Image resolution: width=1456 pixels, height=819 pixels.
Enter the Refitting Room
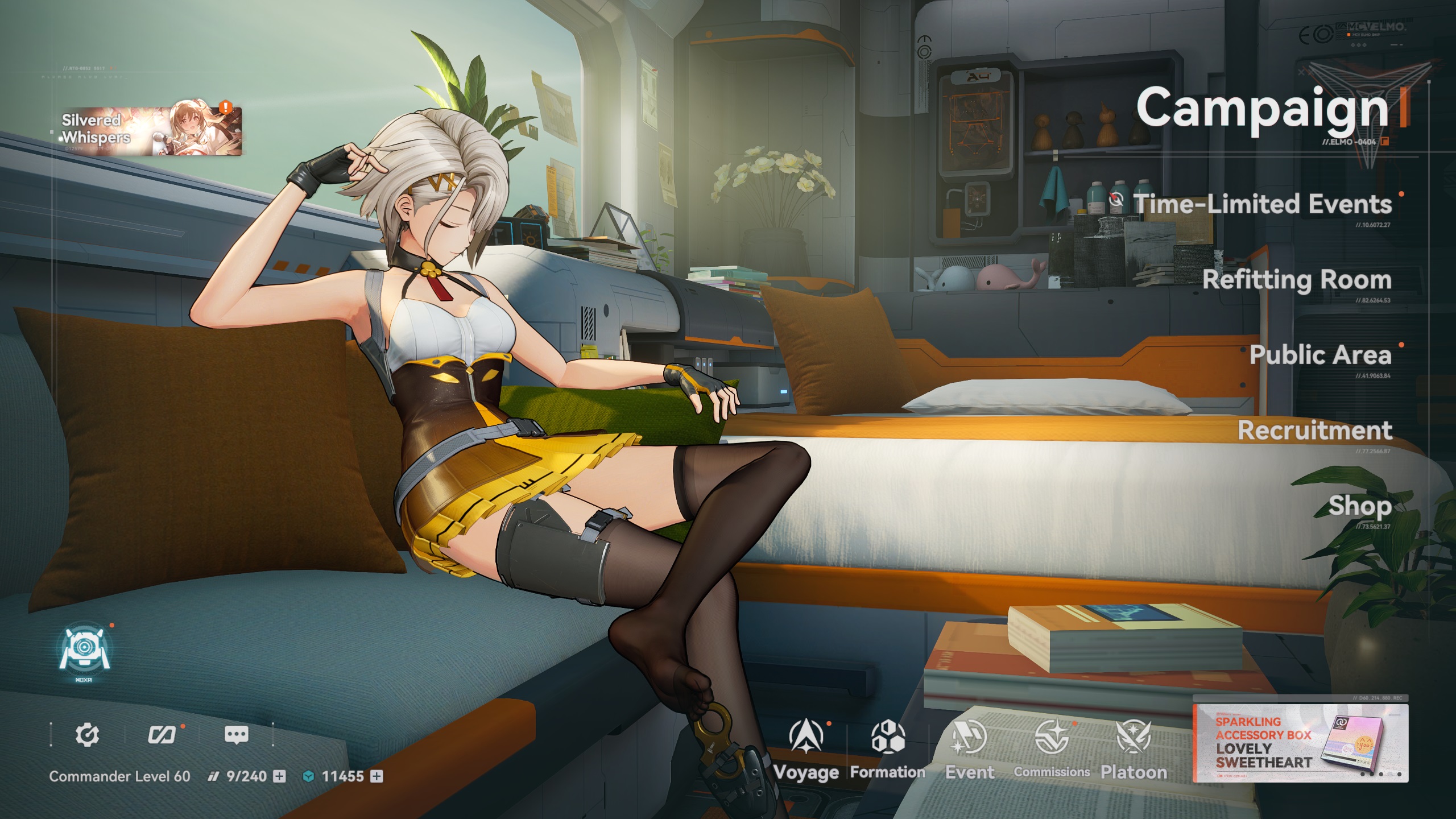1297,280
